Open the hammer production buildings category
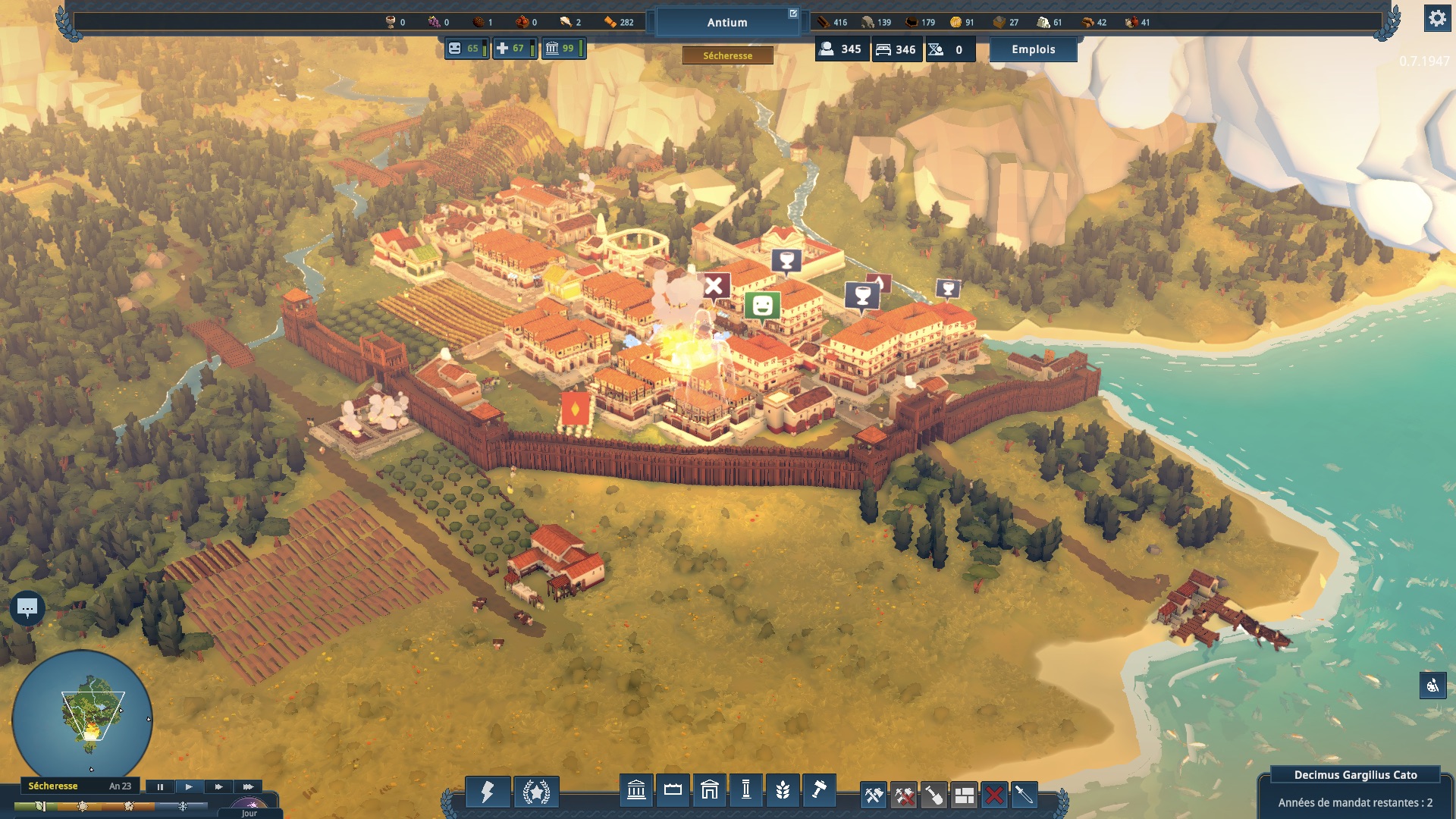The width and height of the screenshot is (1456, 819). pyautogui.click(x=819, y=791)
